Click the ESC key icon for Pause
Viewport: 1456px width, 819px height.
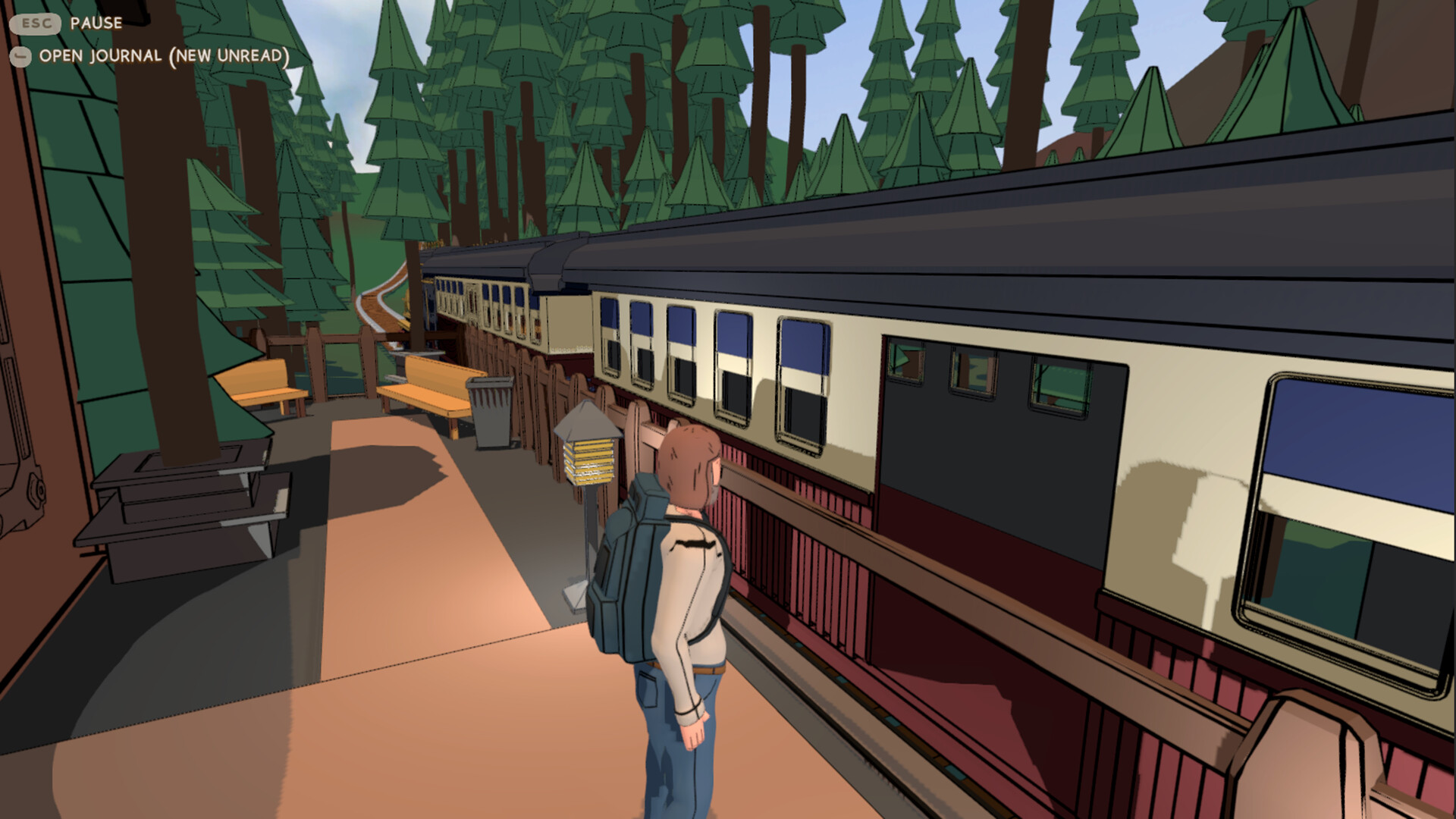(x=34, y=24)
